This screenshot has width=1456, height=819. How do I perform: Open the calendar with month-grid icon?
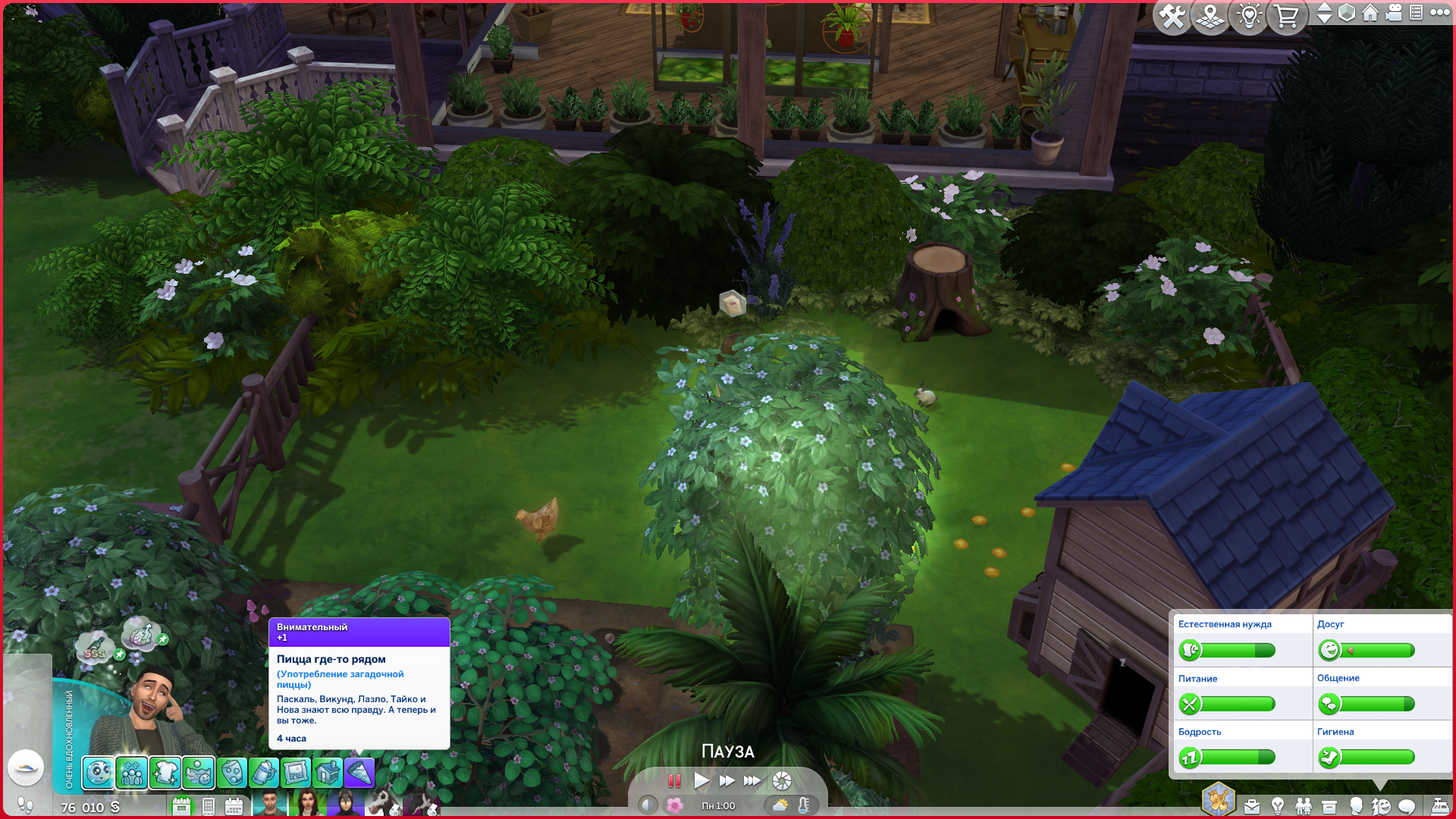point(234,807)
